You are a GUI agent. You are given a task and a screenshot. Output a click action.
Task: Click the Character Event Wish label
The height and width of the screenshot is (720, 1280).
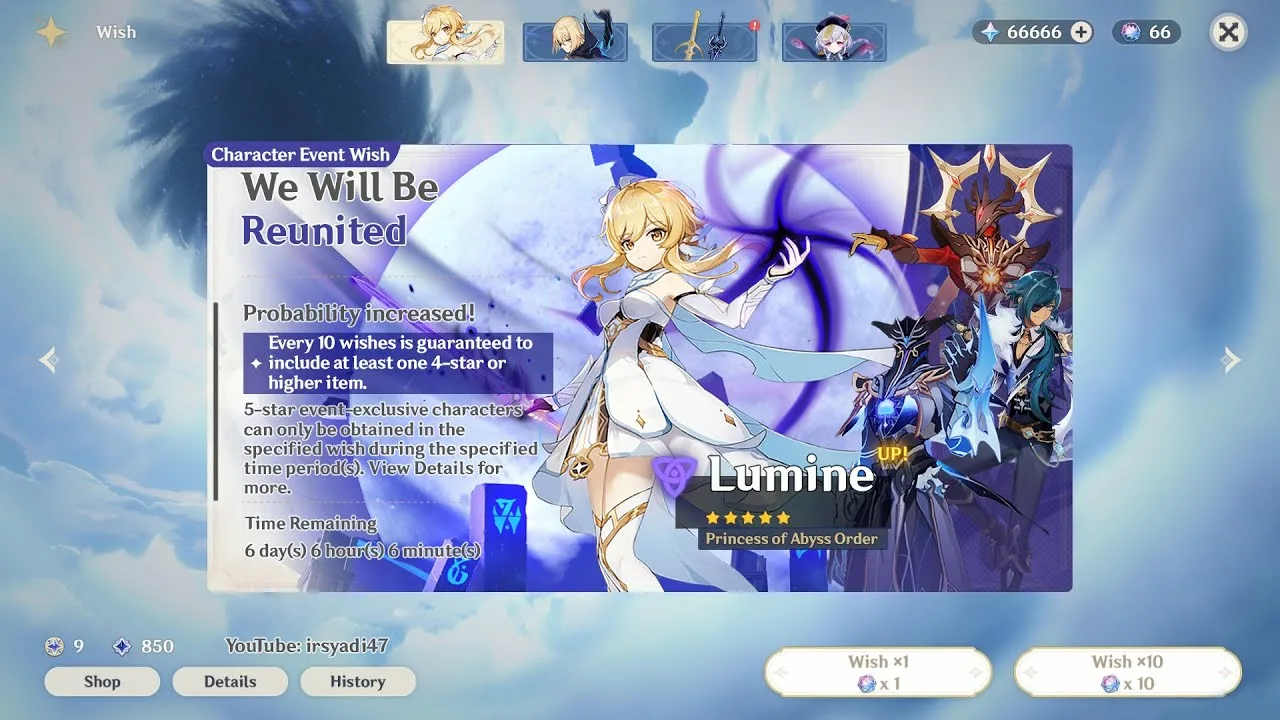(x=300, y=154)
